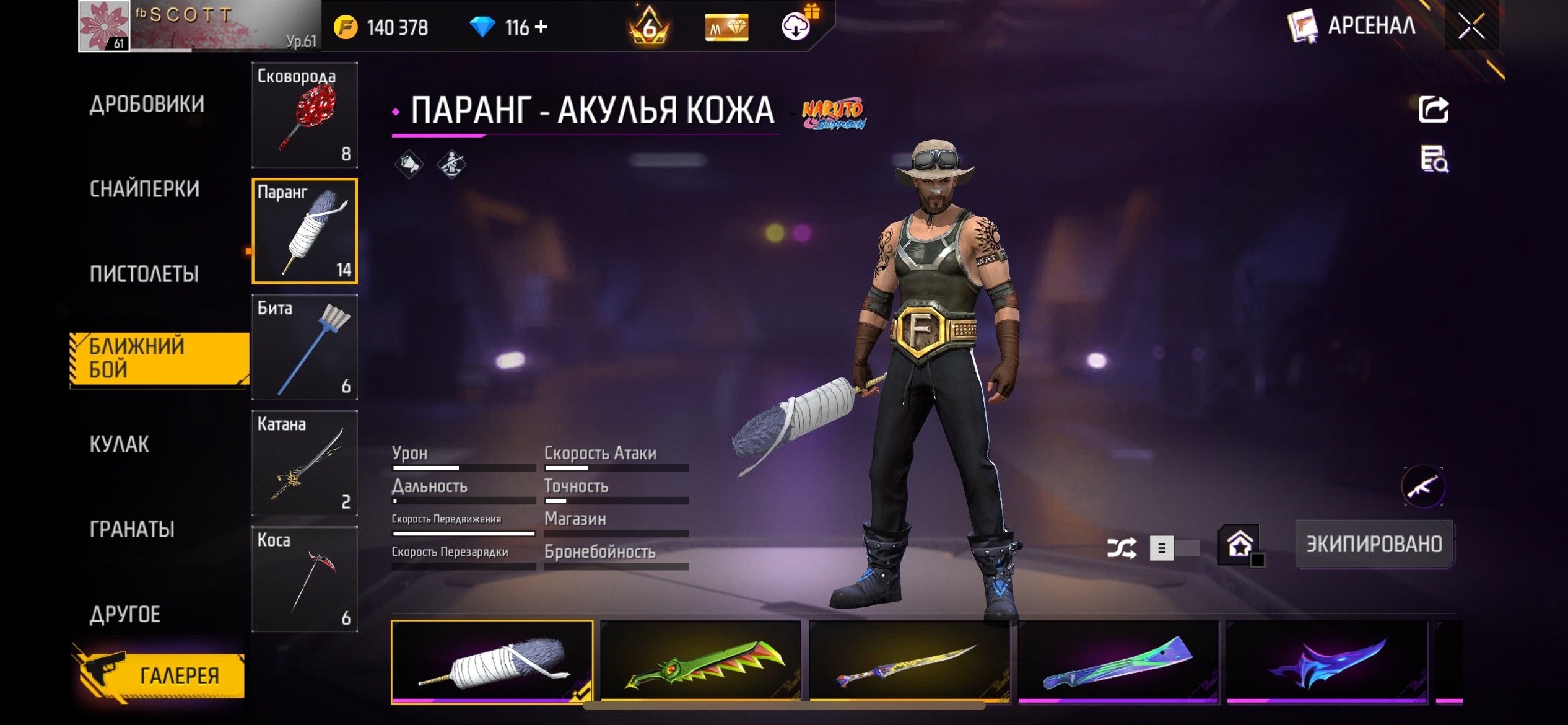Show the ГРАНАТЫ category

click(x=132, y=529)
